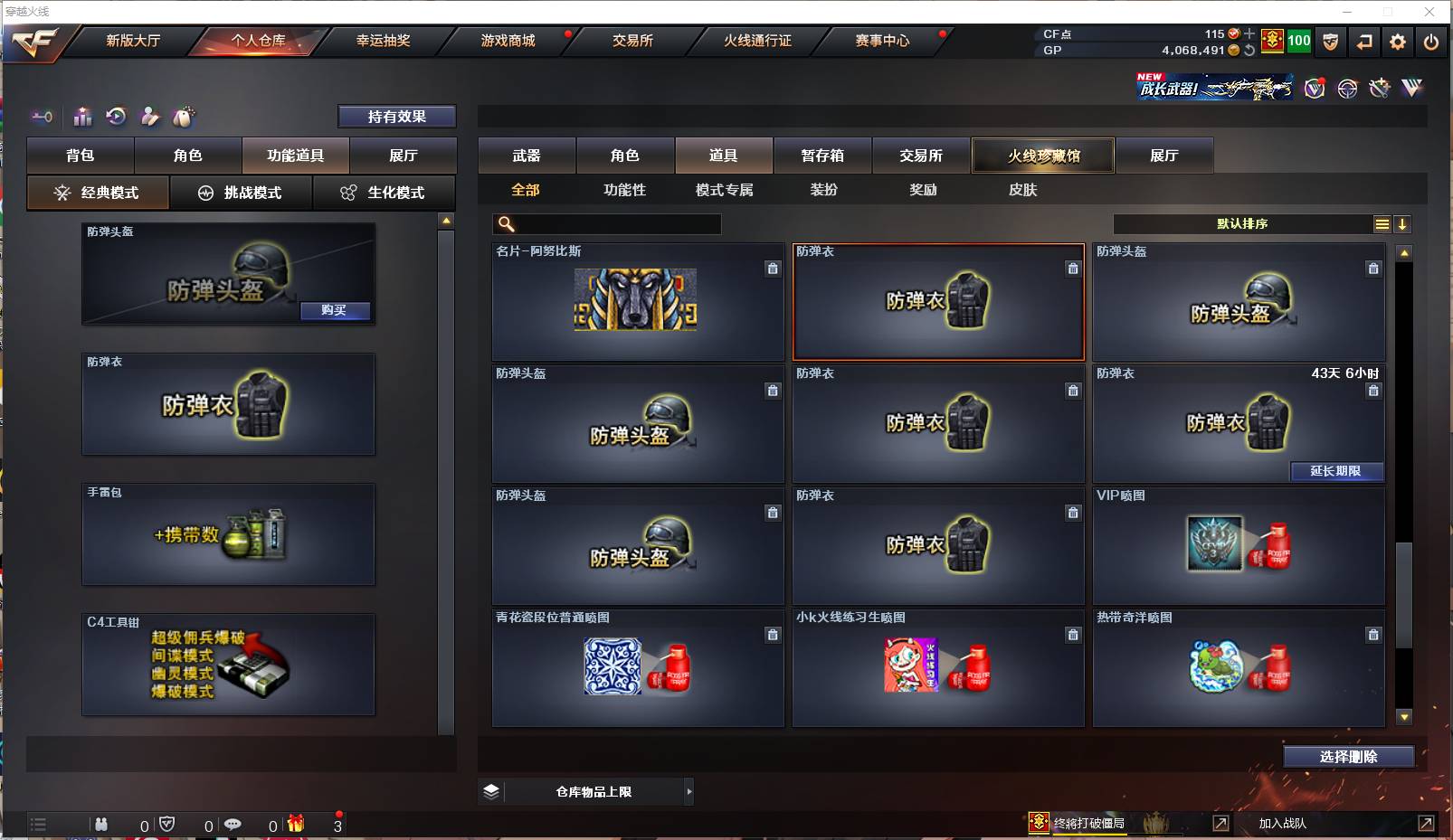Open the character edit icon in toolbar

click(150, 116)
